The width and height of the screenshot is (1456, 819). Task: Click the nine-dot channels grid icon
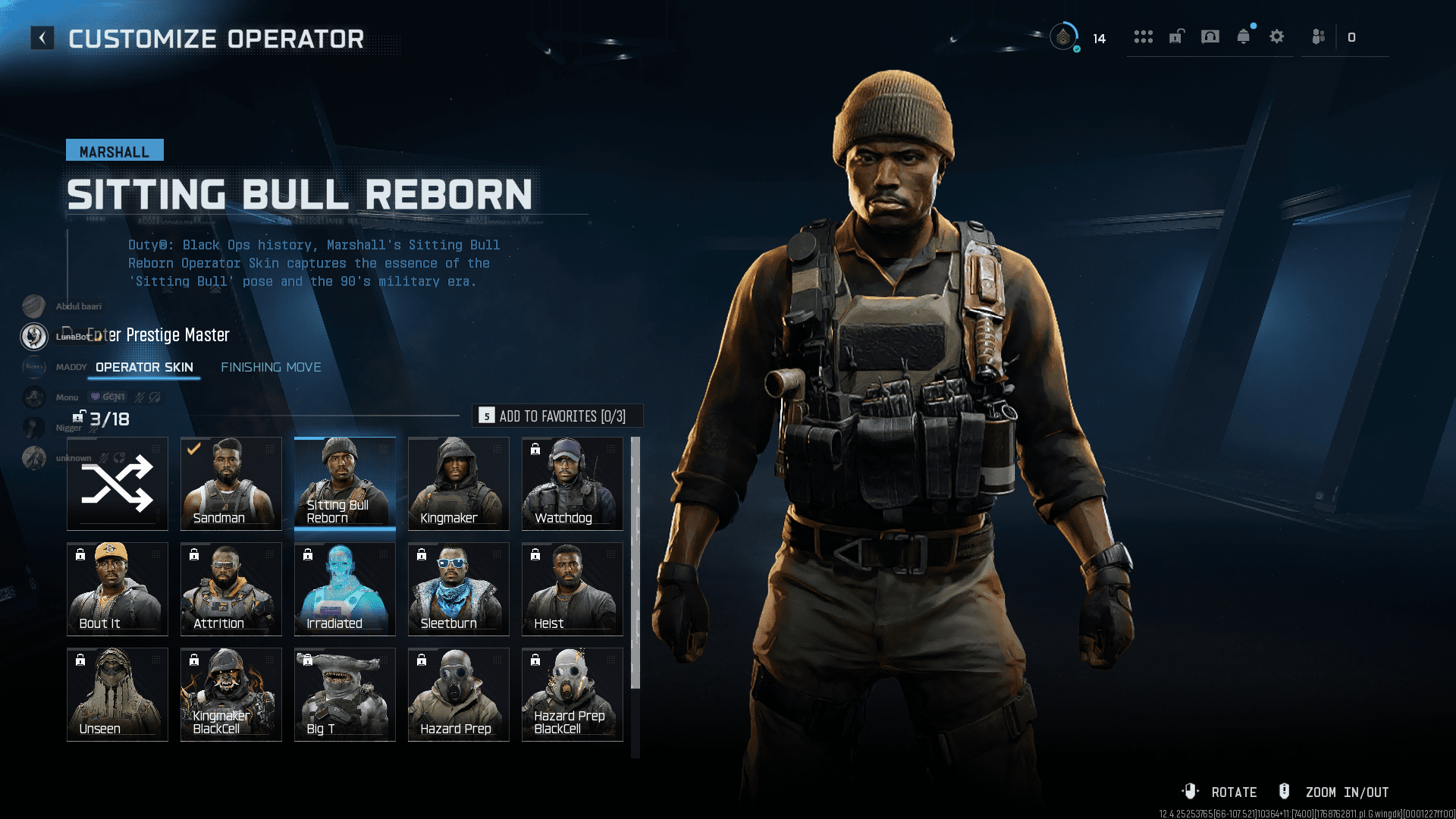pos(1144,36)
